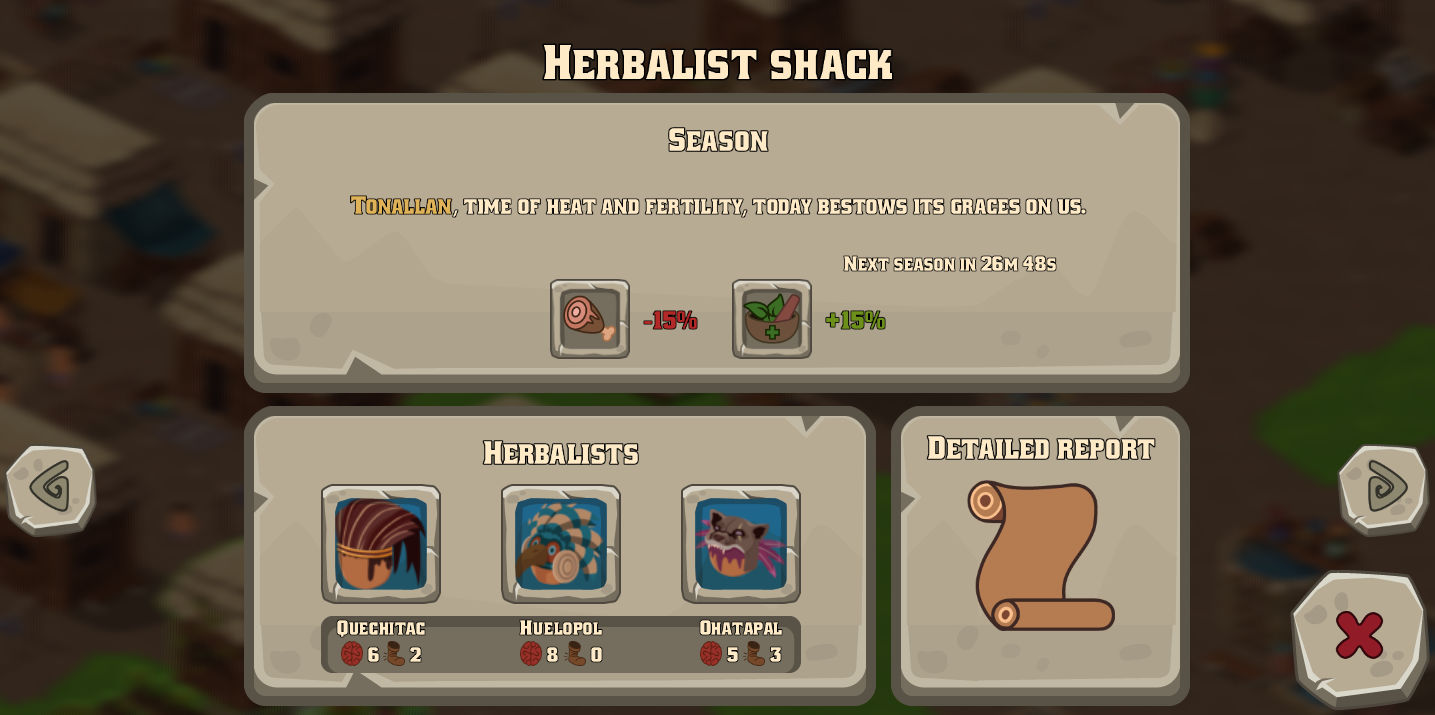
Task: Choose herbalist Ohatapal's portrait
Action: point(741,544)
